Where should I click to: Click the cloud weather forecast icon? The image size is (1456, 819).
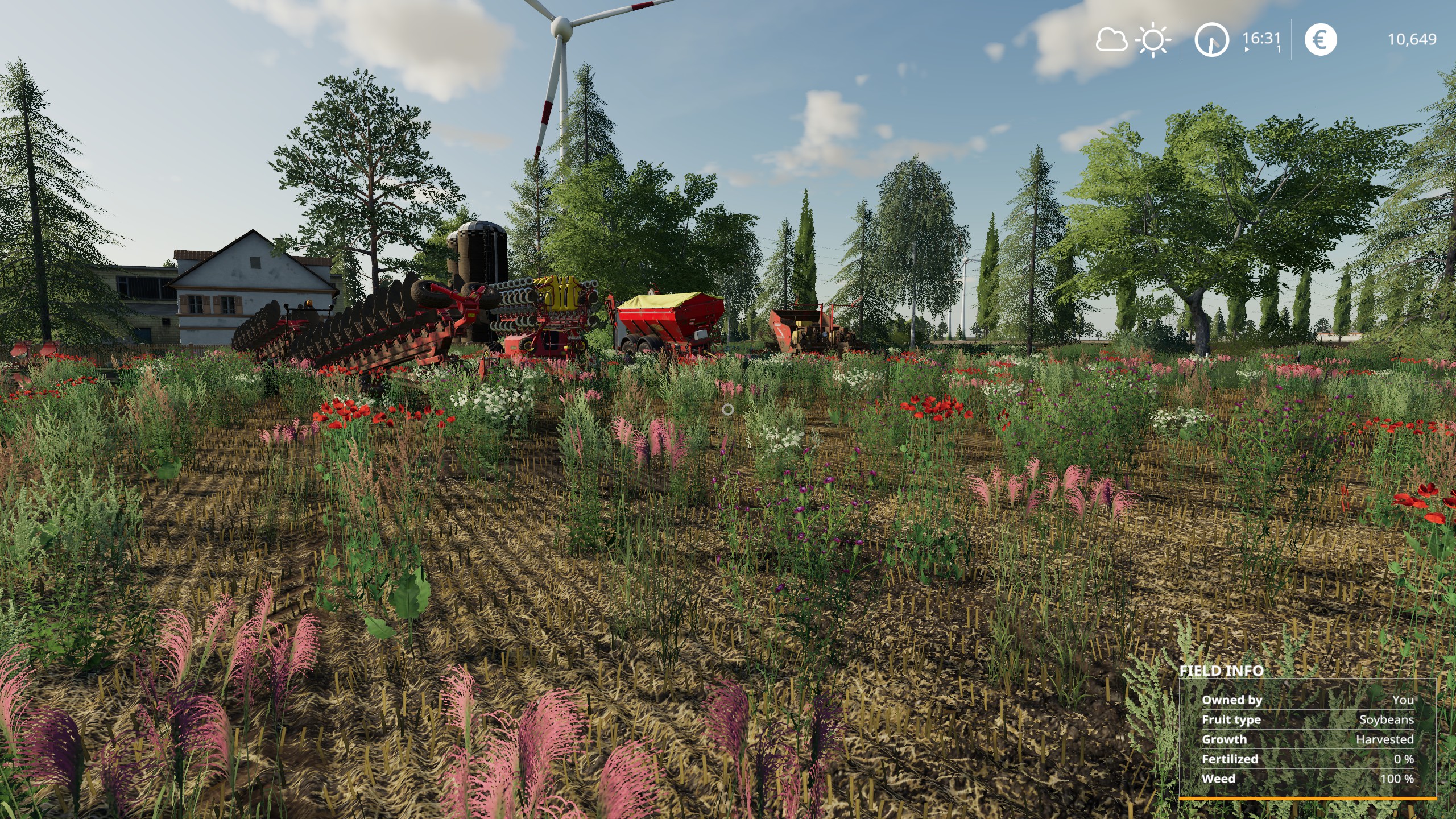tap(1111, 40)
